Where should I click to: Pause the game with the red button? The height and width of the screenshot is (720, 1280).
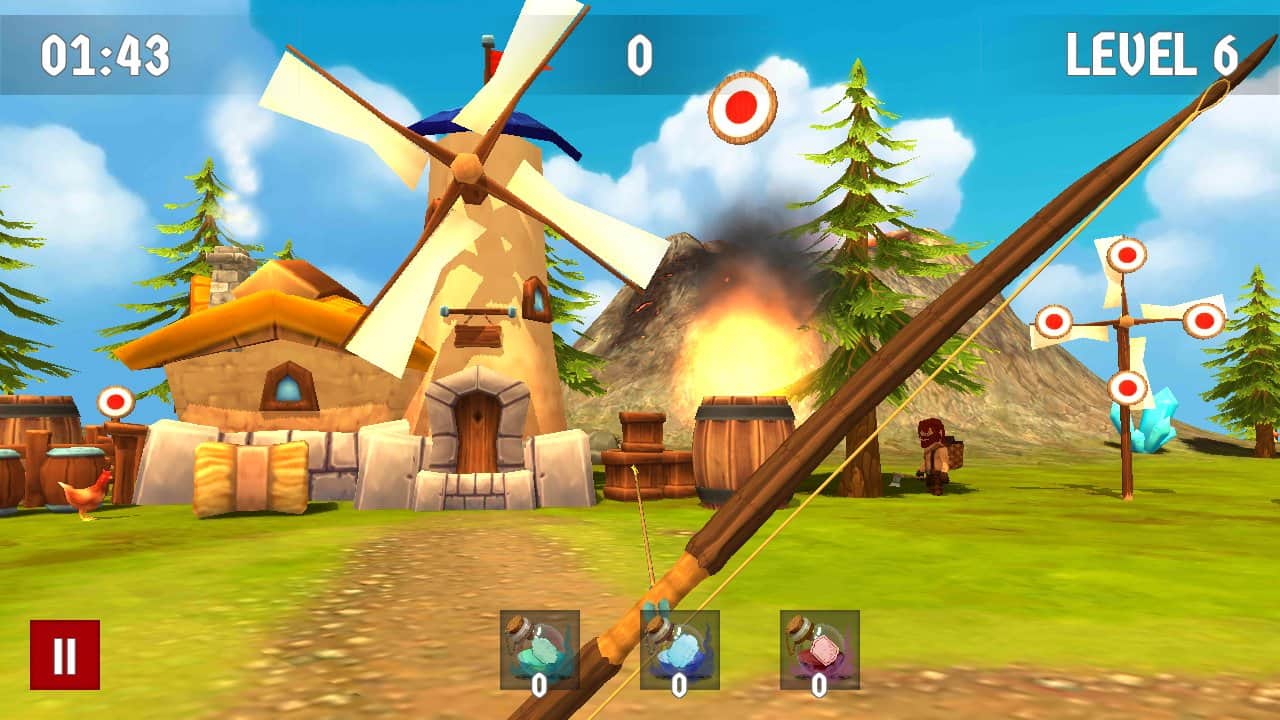(x=65, y=655)
